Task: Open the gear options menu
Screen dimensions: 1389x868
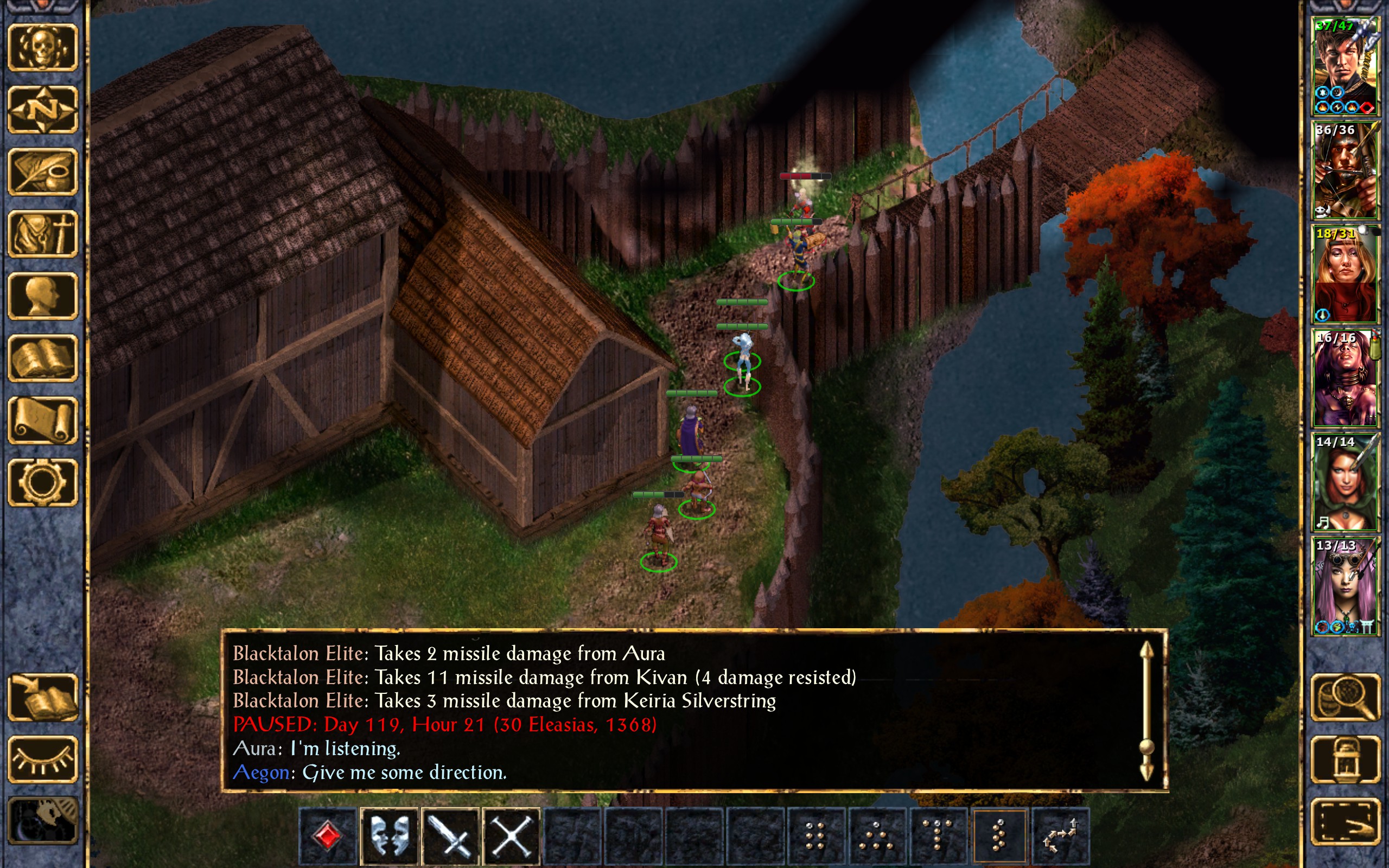Action: pos(43,482)
